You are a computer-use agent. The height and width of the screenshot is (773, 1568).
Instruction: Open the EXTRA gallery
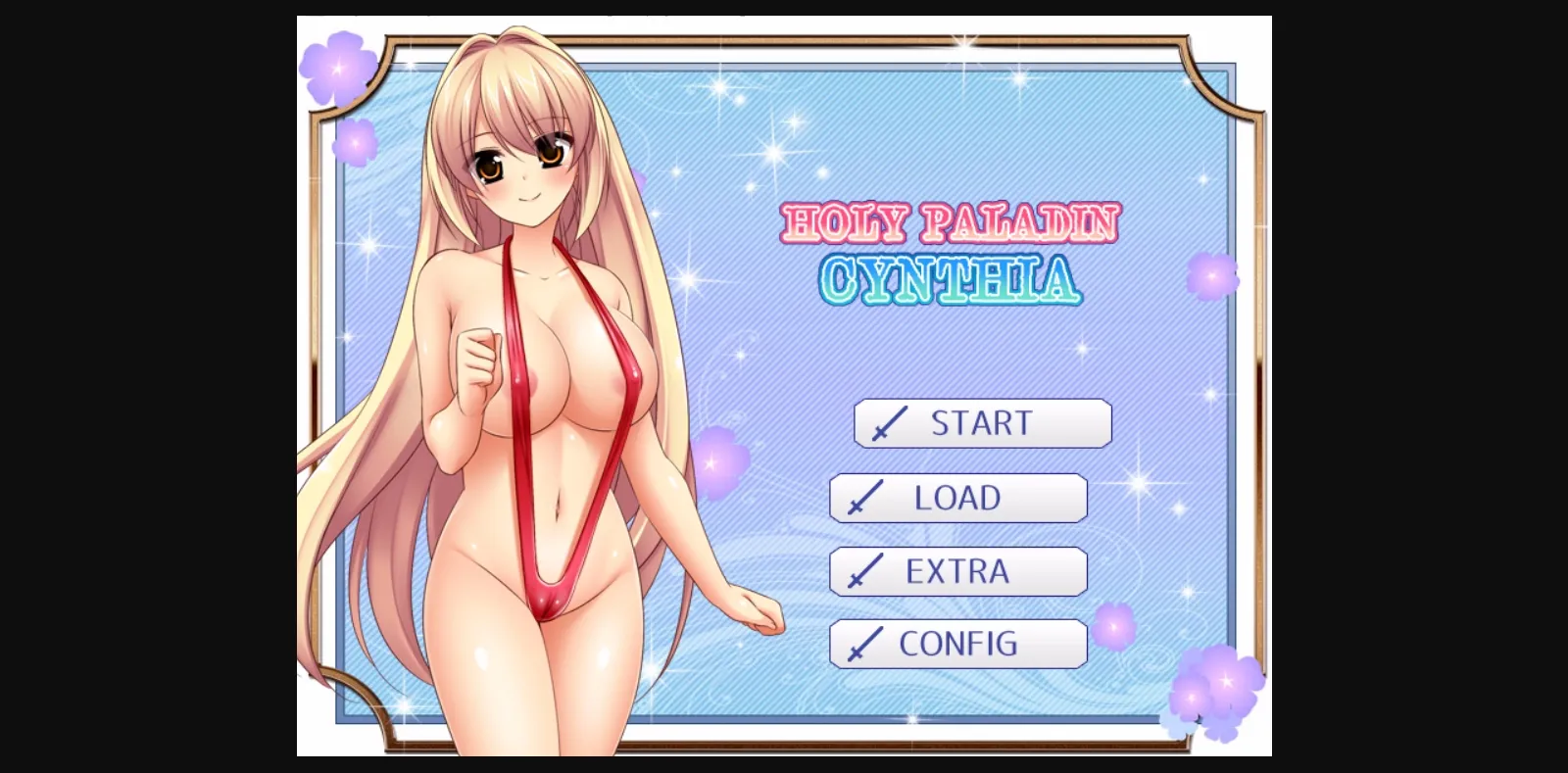pyautogui.click(x=958, y=571)
